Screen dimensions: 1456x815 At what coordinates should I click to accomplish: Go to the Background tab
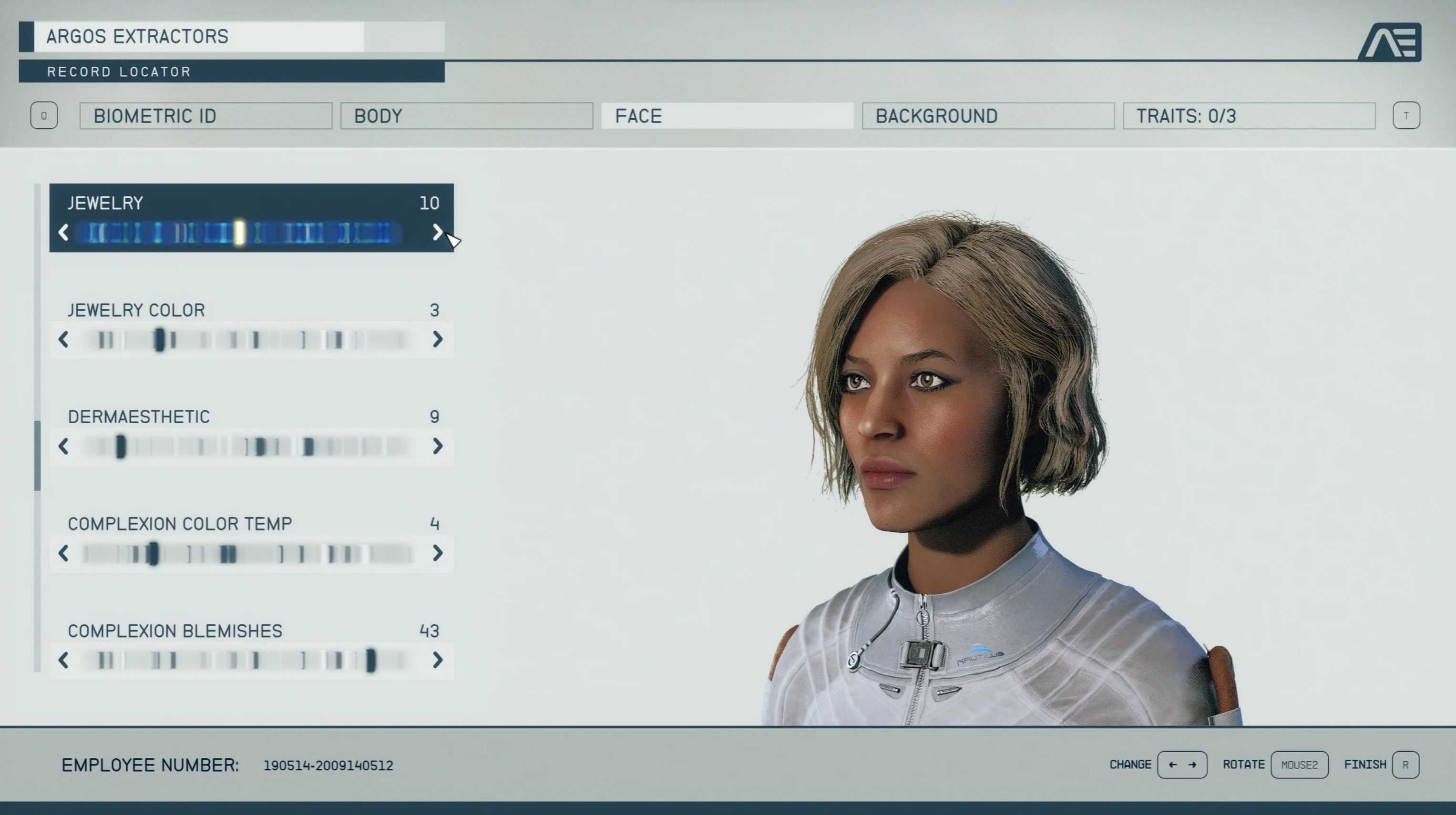point(988,116)
